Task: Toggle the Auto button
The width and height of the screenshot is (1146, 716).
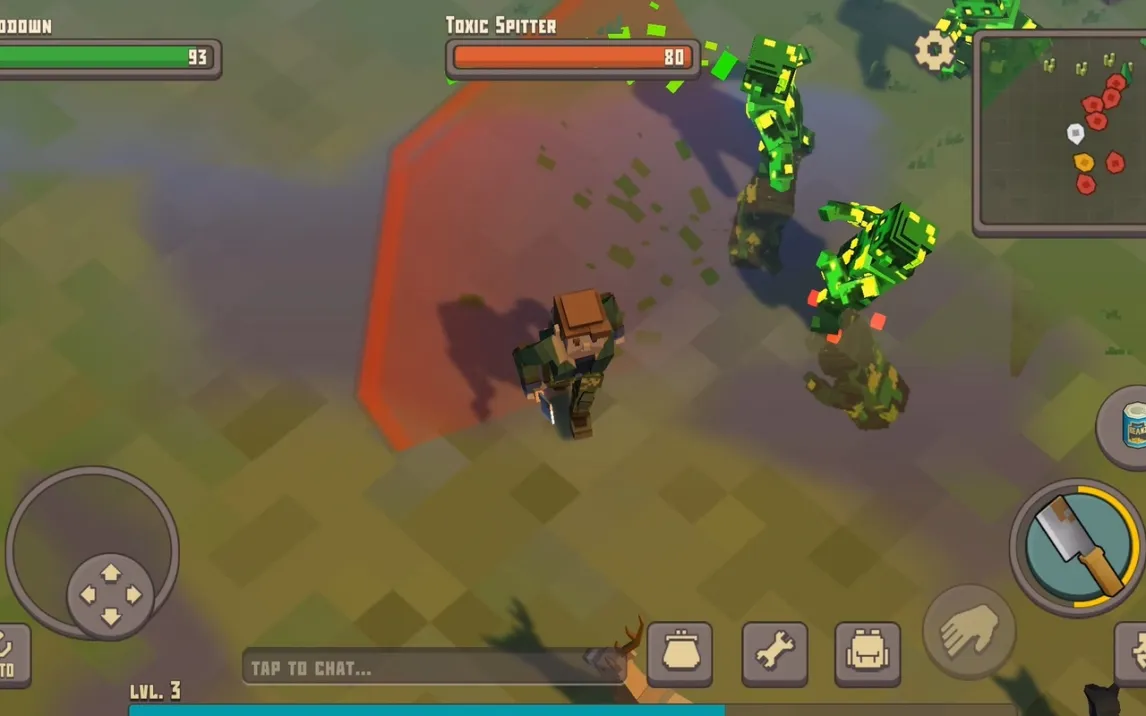Action: pyautogui.click(x=12, y=656)
